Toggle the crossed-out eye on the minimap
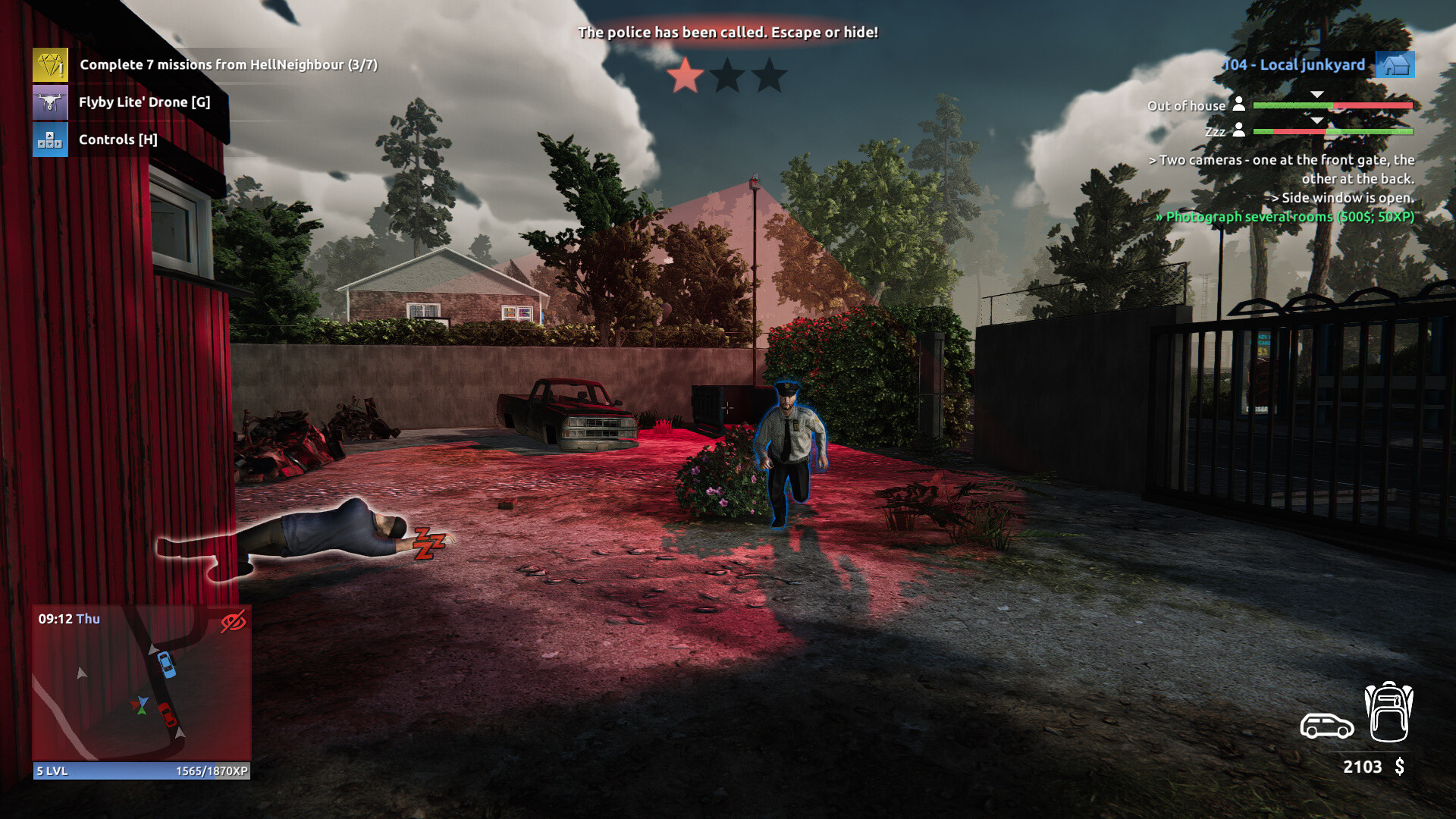Screen dimensions: 1456x819 pos(232,620)
